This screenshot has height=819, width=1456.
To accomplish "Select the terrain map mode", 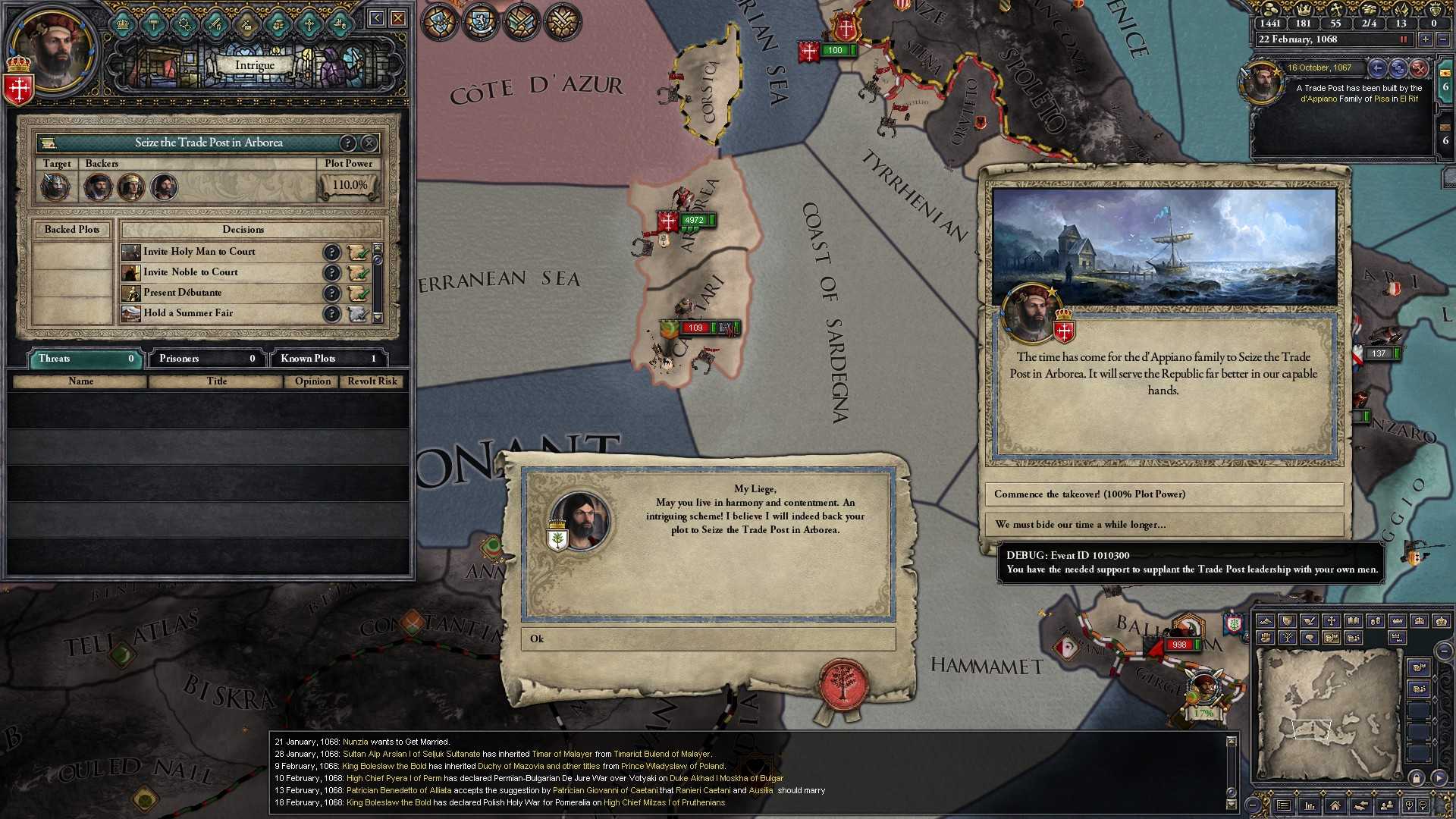I will [1266, 620].
